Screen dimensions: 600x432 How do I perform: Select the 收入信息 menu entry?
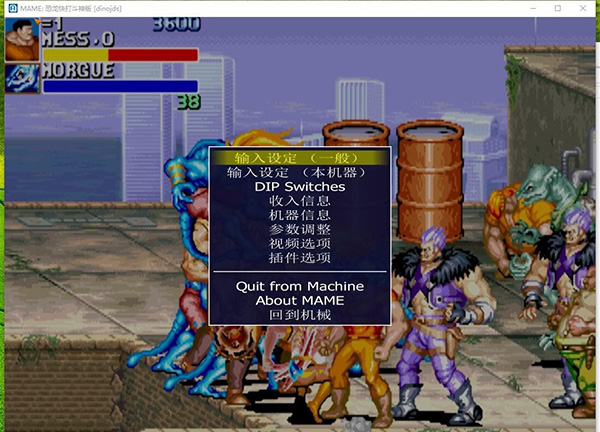pyautogui.click(x=299, y=201)
